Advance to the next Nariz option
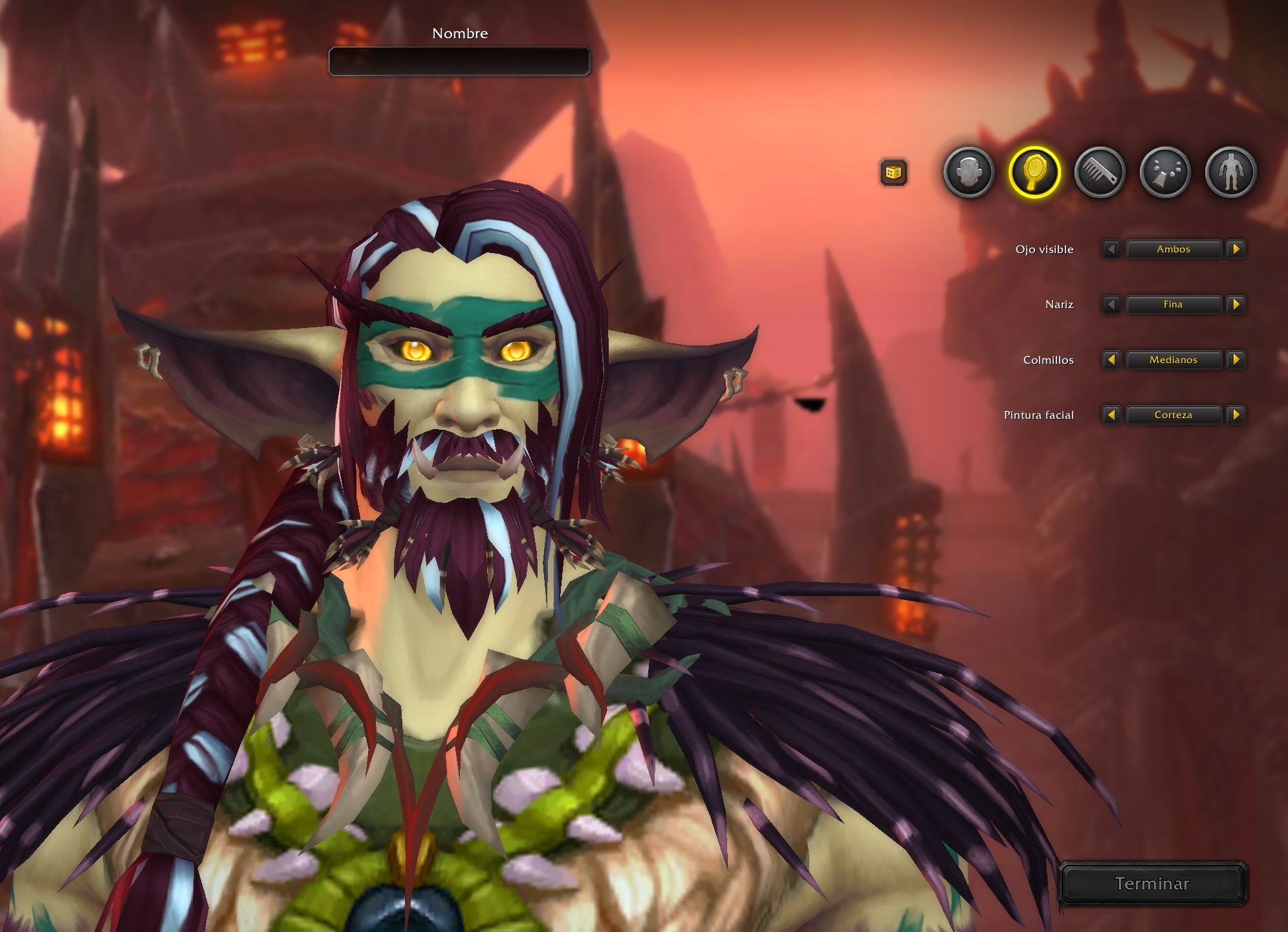Screen dimensions: 1288x932 click(1236, 304)
